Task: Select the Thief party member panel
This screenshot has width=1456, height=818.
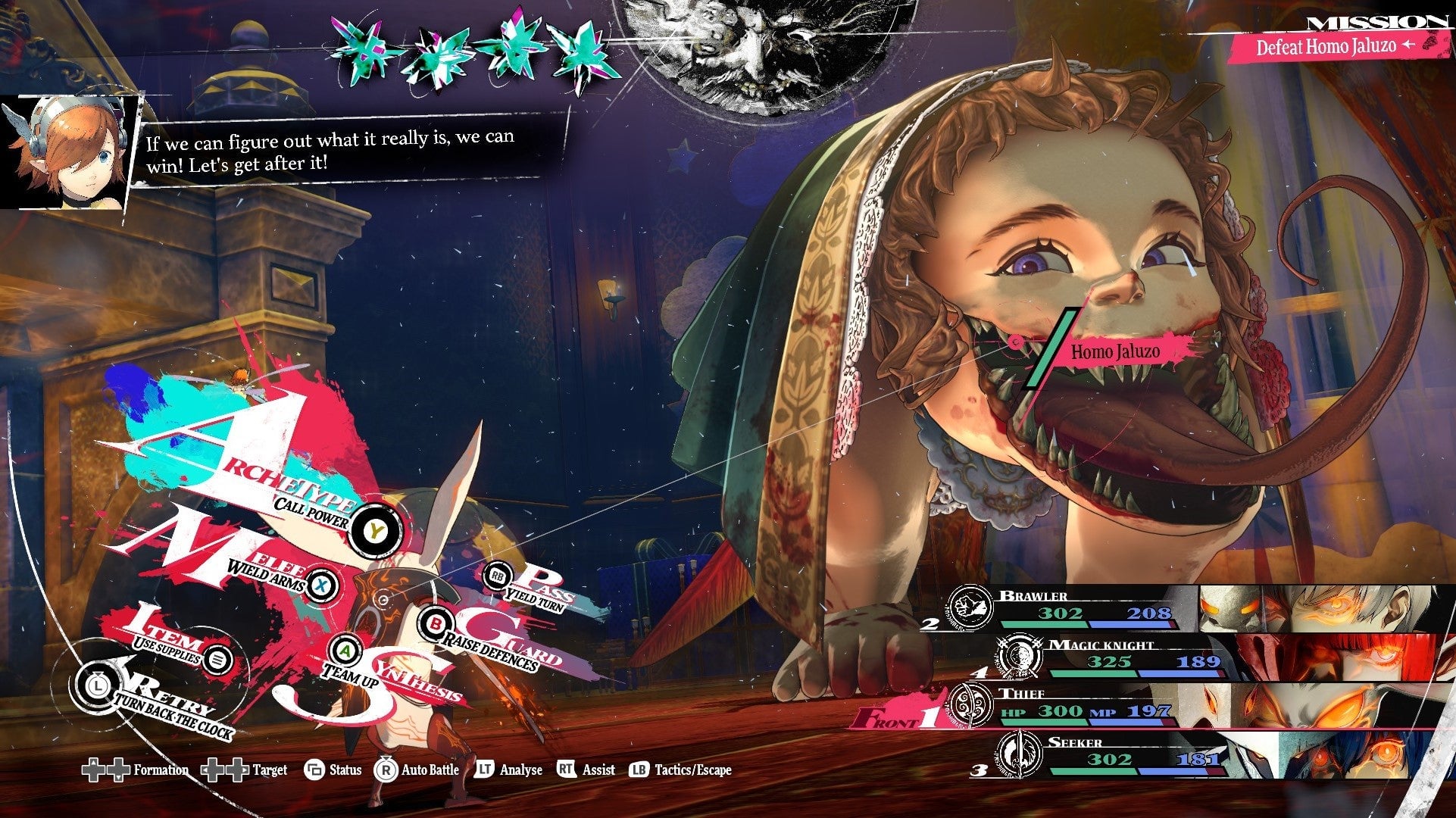Action: pos(1197,706)
